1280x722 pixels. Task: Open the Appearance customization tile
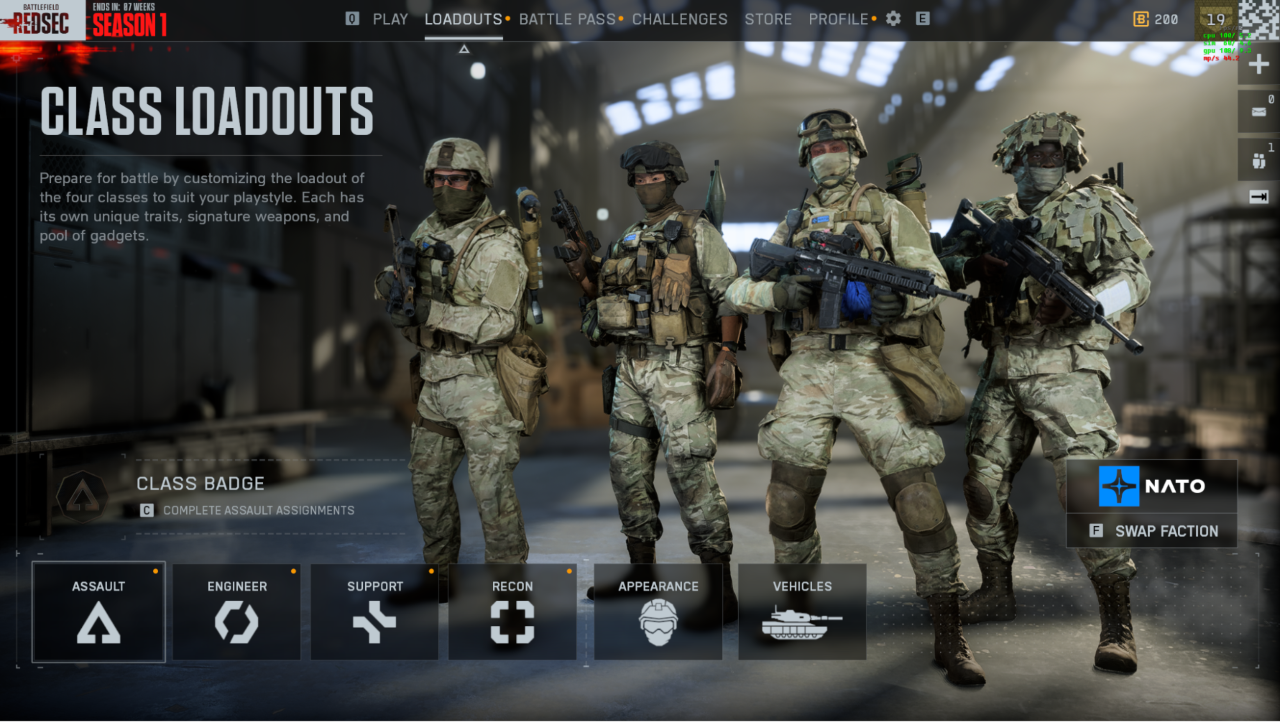658,611
